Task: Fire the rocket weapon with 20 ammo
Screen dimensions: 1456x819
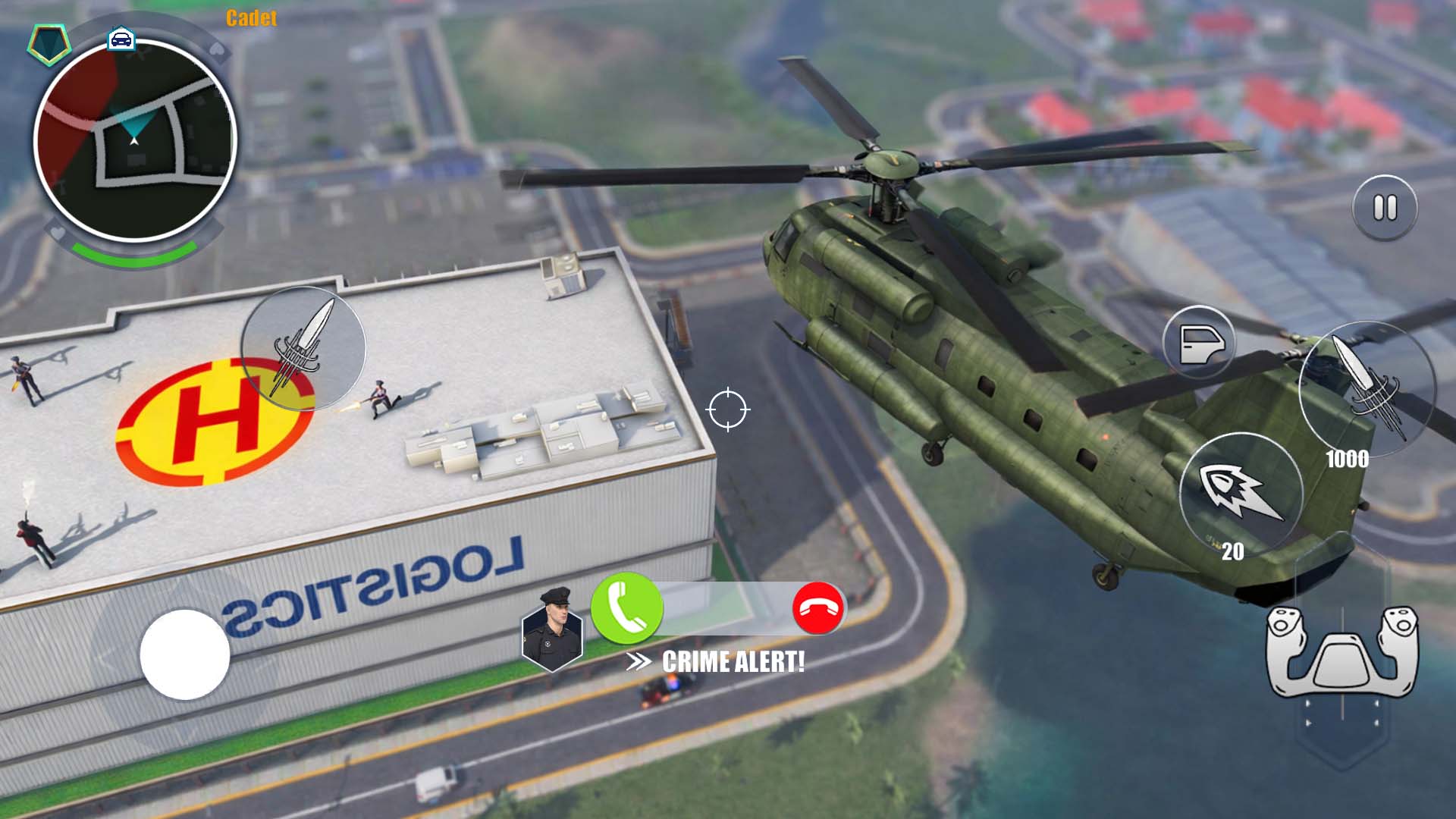Action: tap(1241, 492)
